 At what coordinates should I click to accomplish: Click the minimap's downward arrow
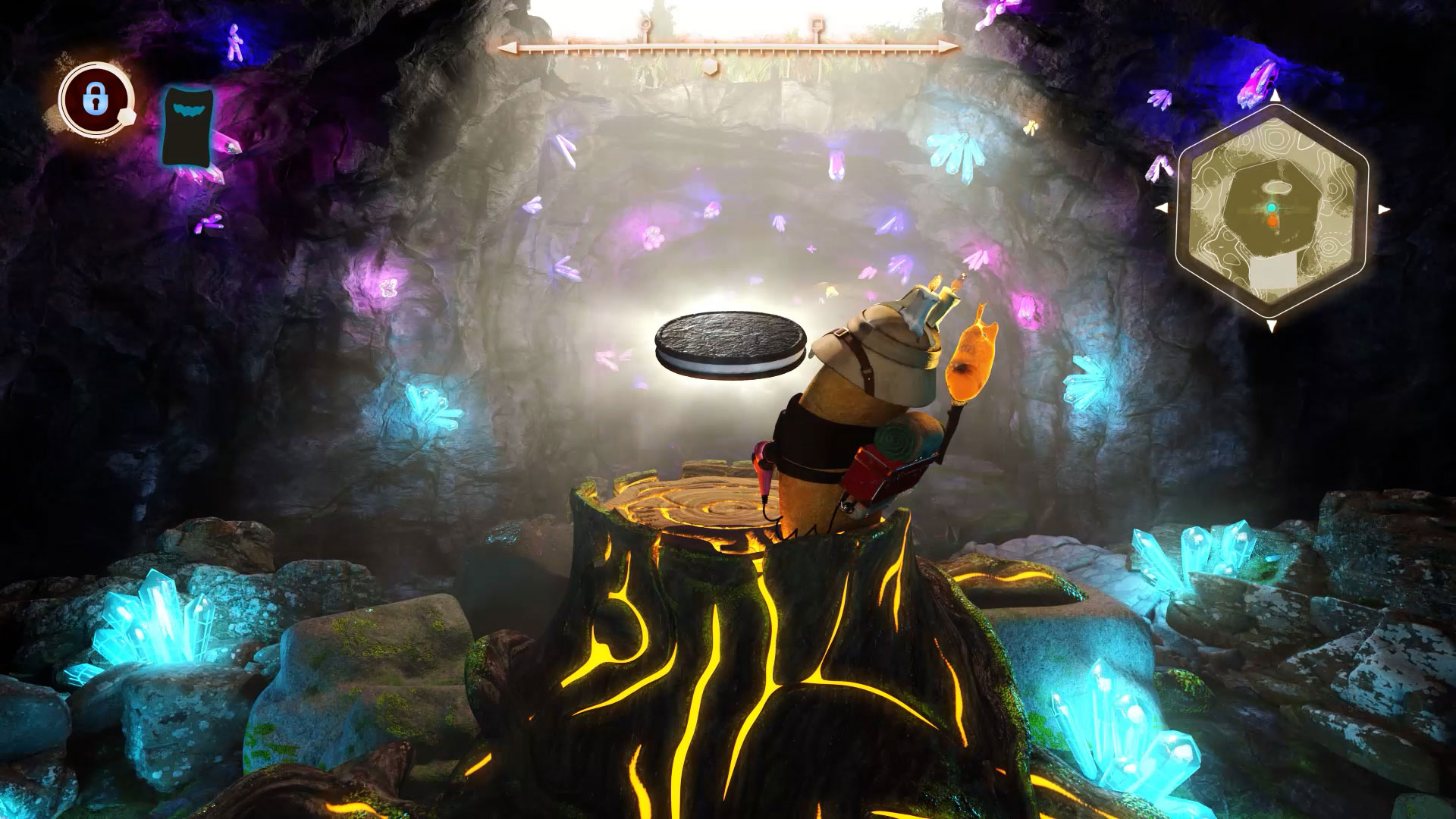click(1272, 325)
